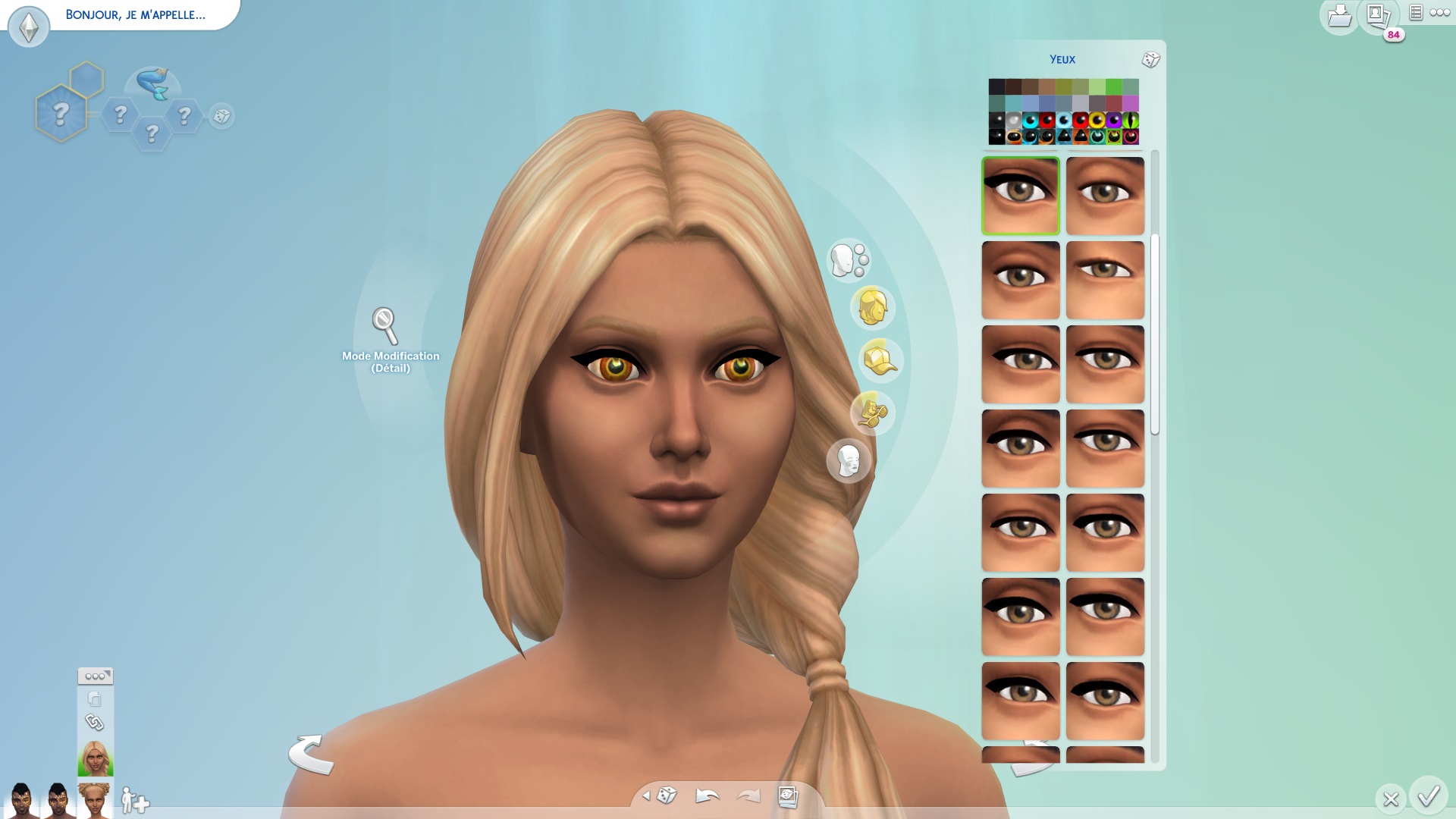
Task: Select the green-highlighted eye shape thumbnail
Action: point(1021,196)
